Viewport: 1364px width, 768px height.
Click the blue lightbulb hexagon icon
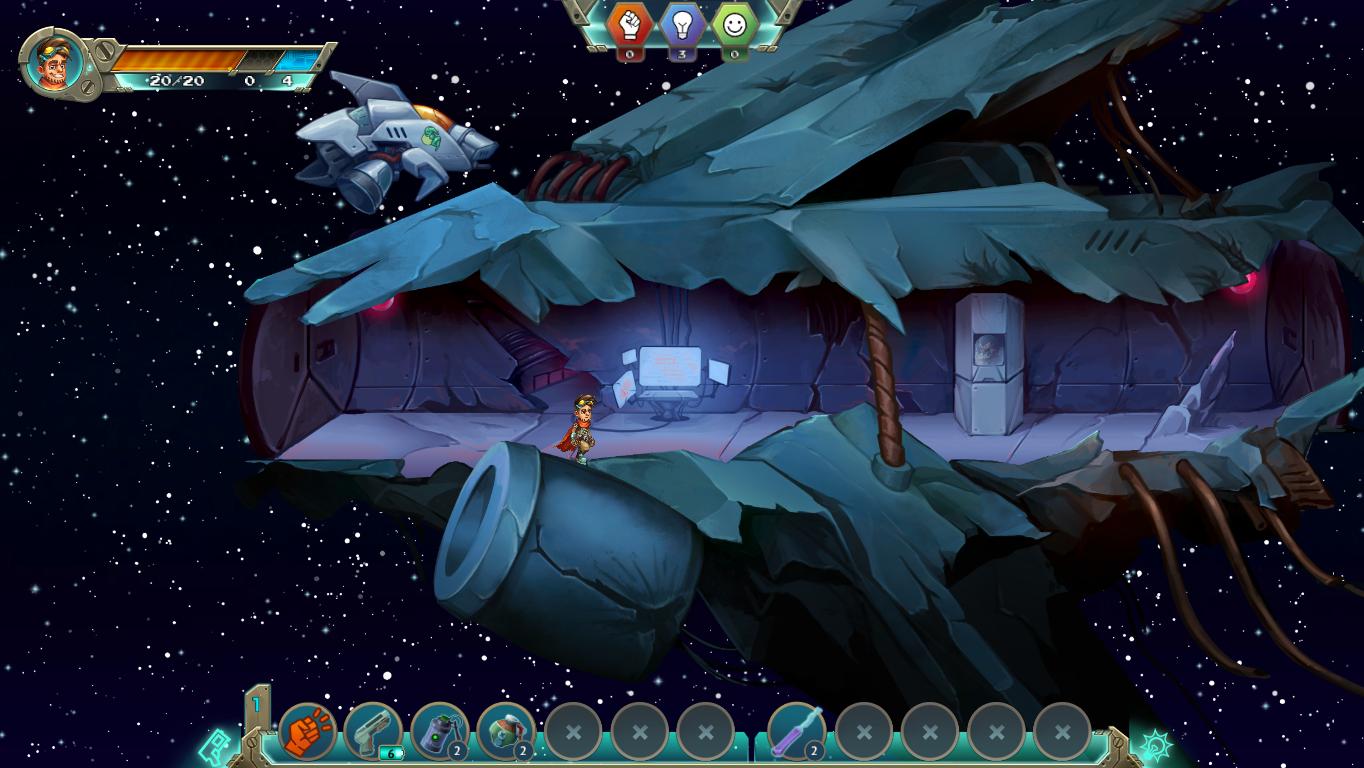tap(683, 25)
